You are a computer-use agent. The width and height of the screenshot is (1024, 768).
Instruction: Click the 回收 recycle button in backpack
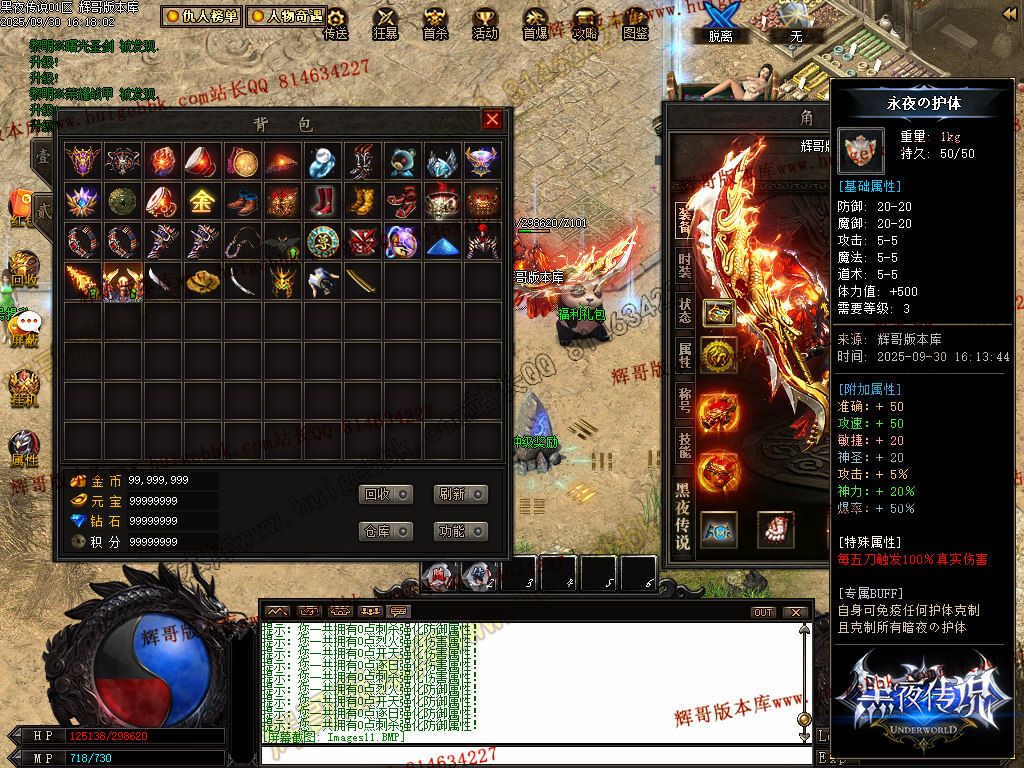tap(385, 494)
